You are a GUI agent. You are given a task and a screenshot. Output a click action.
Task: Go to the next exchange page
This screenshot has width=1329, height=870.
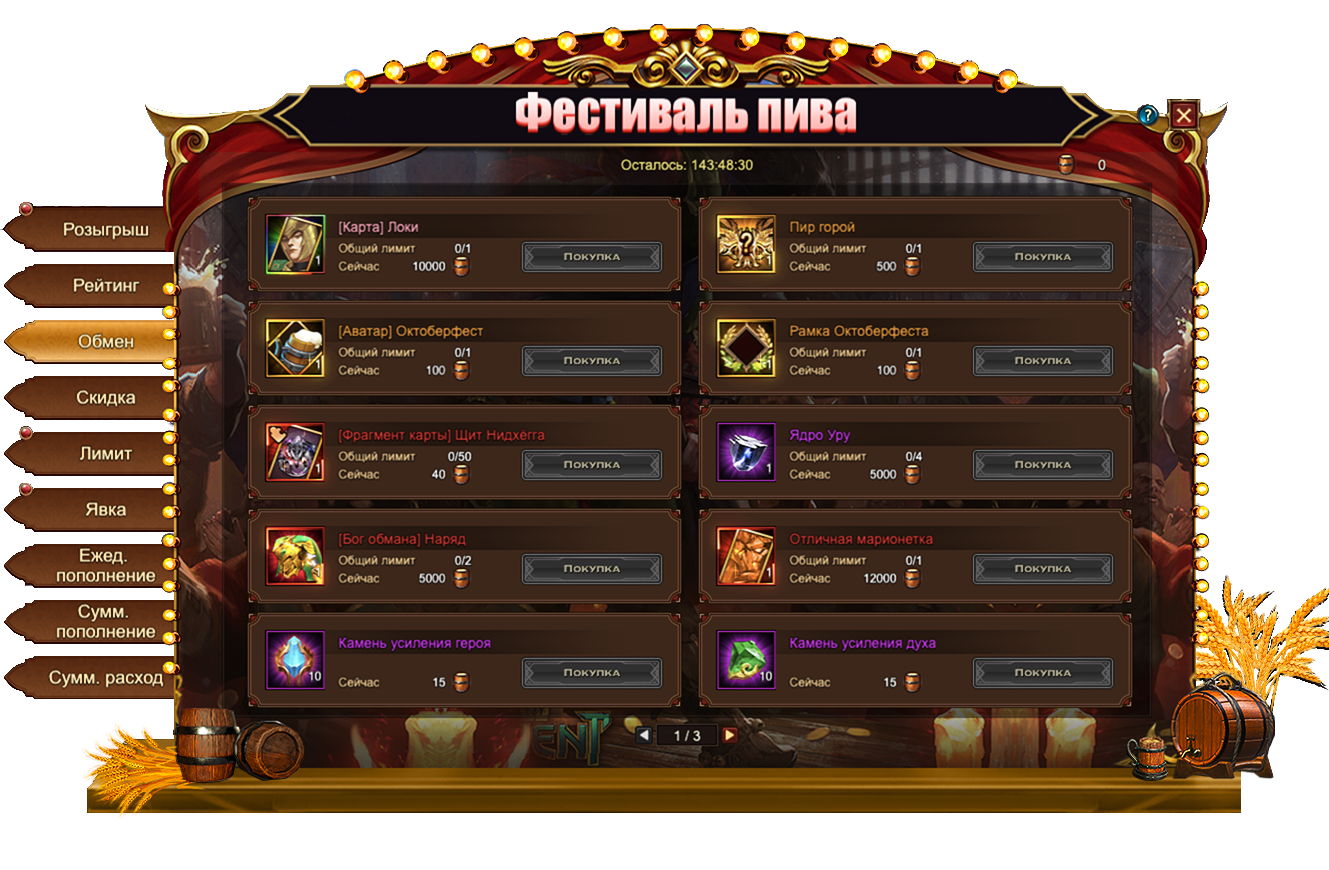point(730,735)
